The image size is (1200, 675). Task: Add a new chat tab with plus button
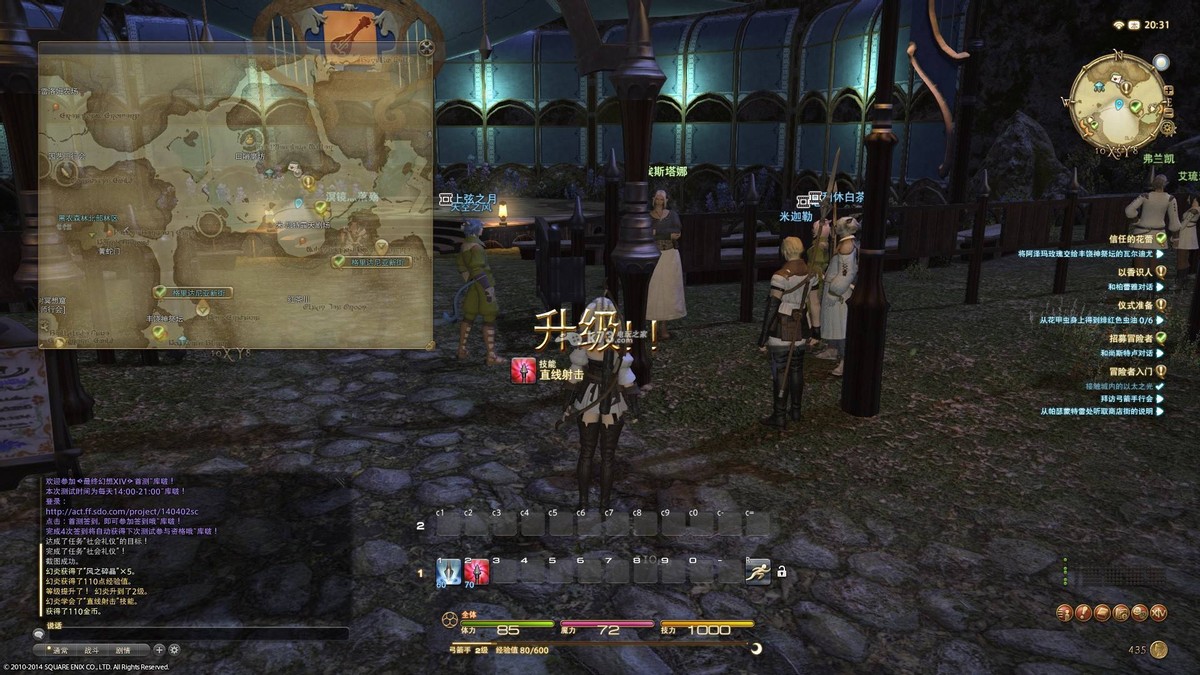click(159, 649)
